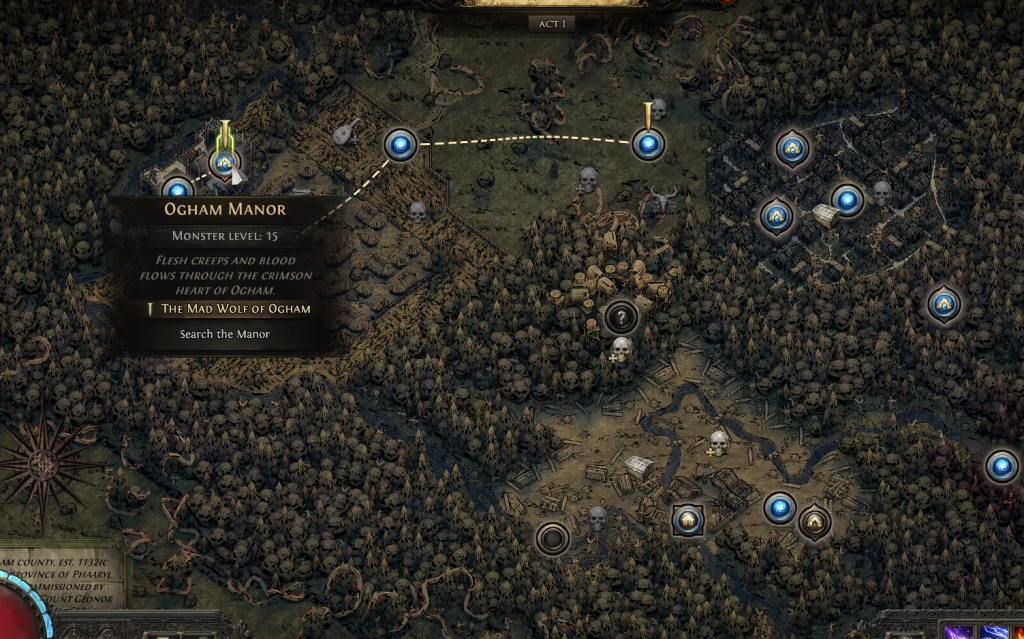The image size is (1024, 639).
Task: Switch to the Act 1 tab
Action: 550,23
